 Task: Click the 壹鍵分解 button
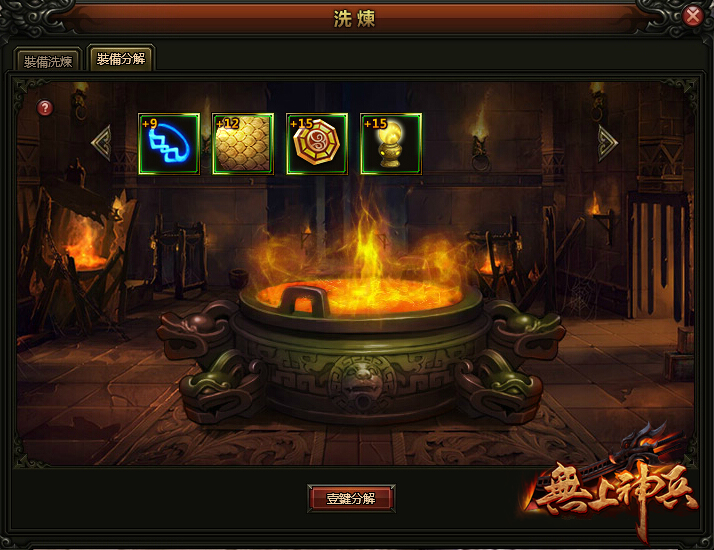click(x=351, y=498)
